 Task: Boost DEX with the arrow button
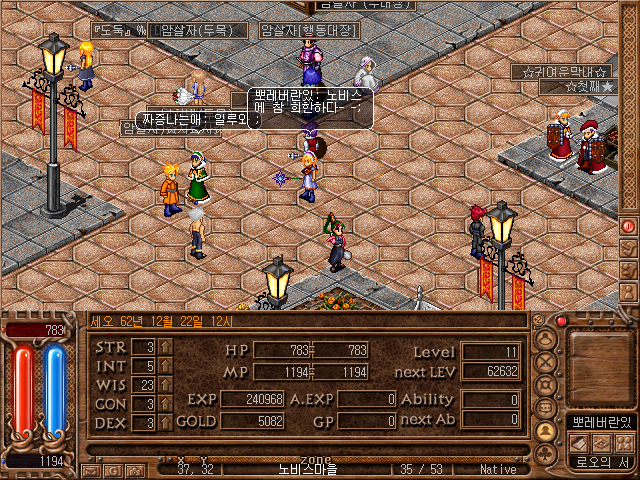[x=165, y=423]
